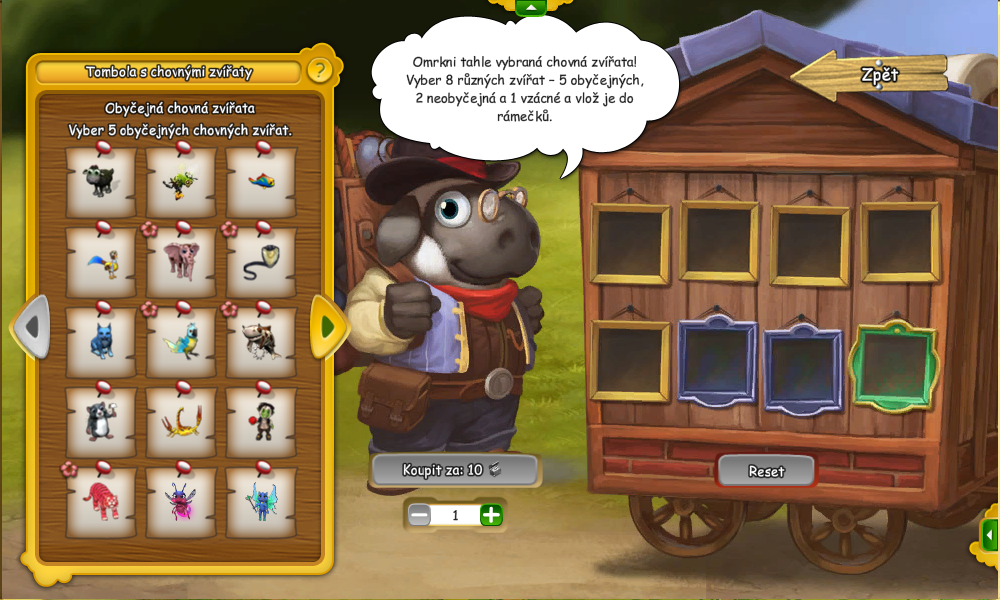The image size is (1000, 600).
Task: Click the Reset button on the wagon
Action: (x=766, y=471)
